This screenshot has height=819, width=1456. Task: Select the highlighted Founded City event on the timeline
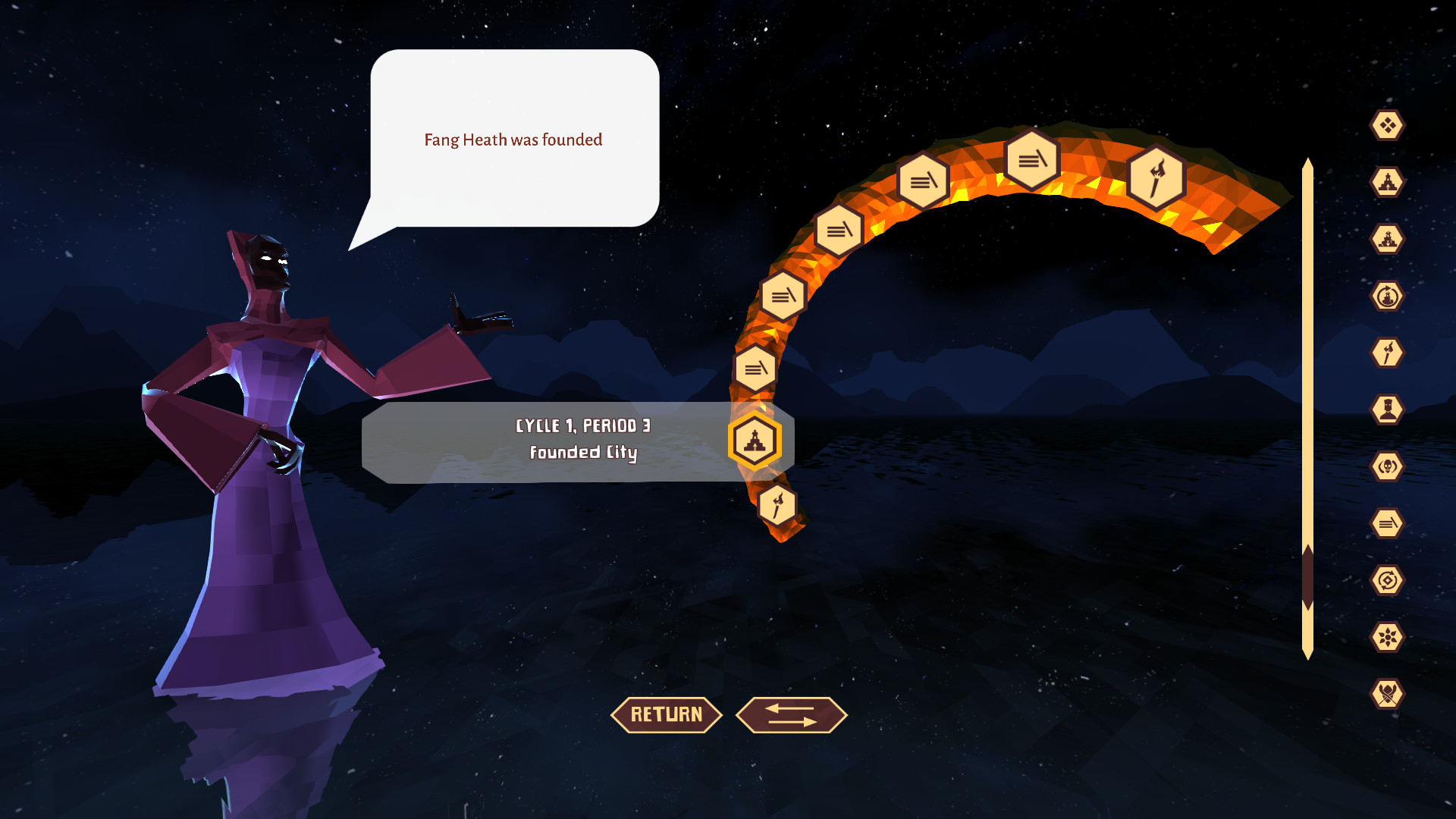click(755, 441)
